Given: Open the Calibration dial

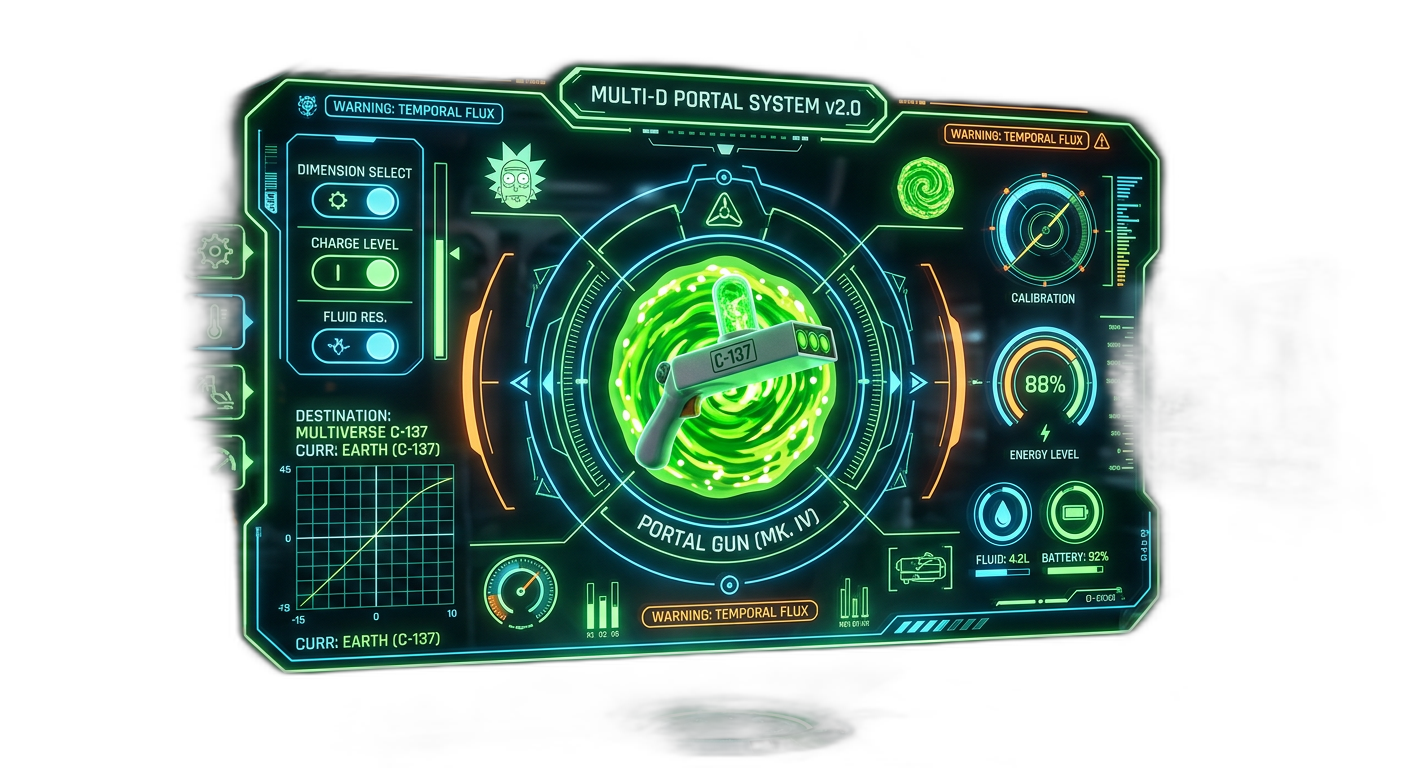Looking at the screenshot, I should 1043,229.
